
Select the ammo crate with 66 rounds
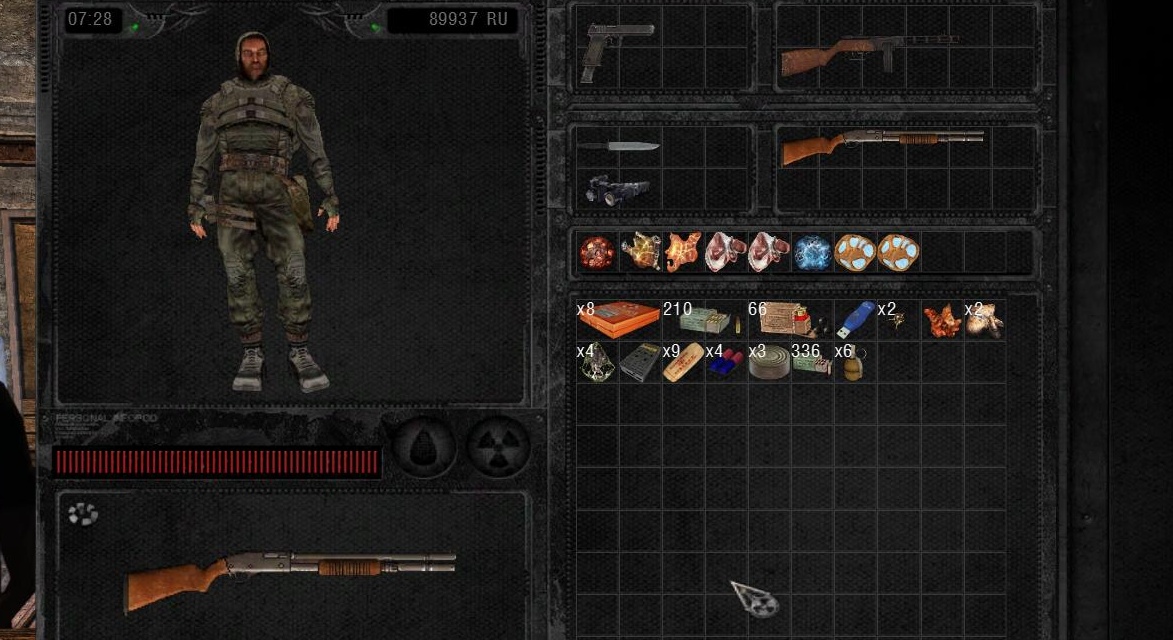(790, 319)
